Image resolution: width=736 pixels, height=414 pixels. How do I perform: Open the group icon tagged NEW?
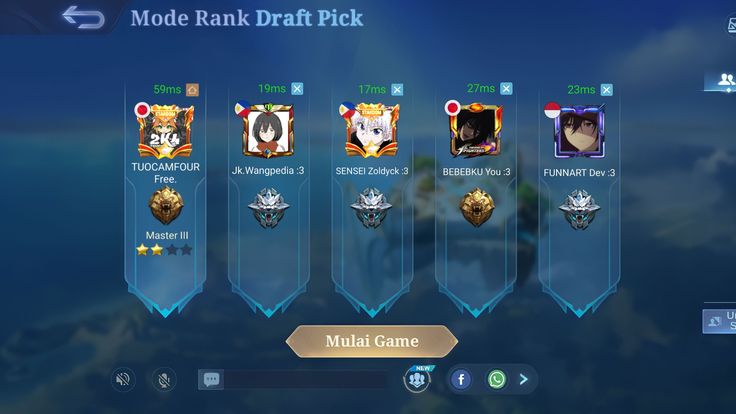click(418, 379)
